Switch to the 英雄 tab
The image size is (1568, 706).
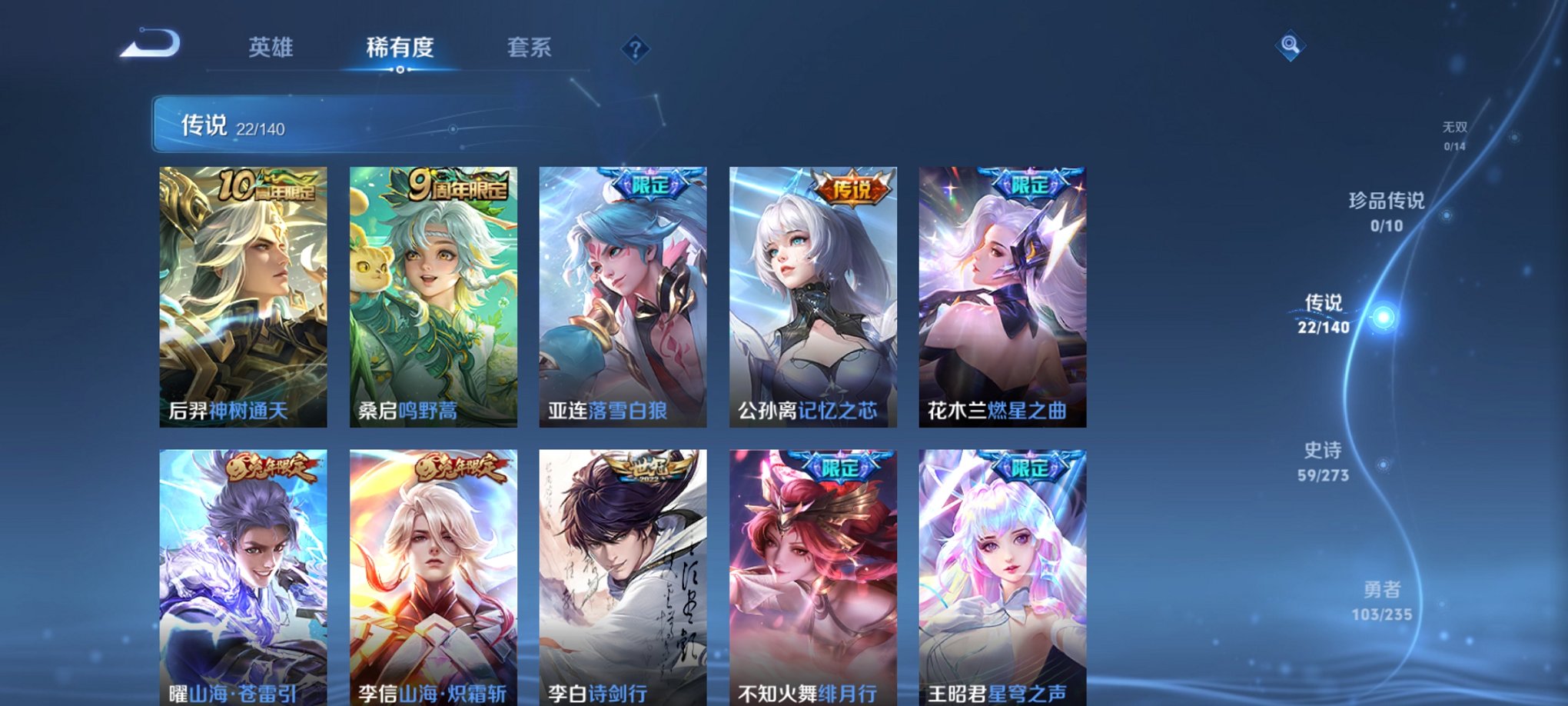click(269, 48)
